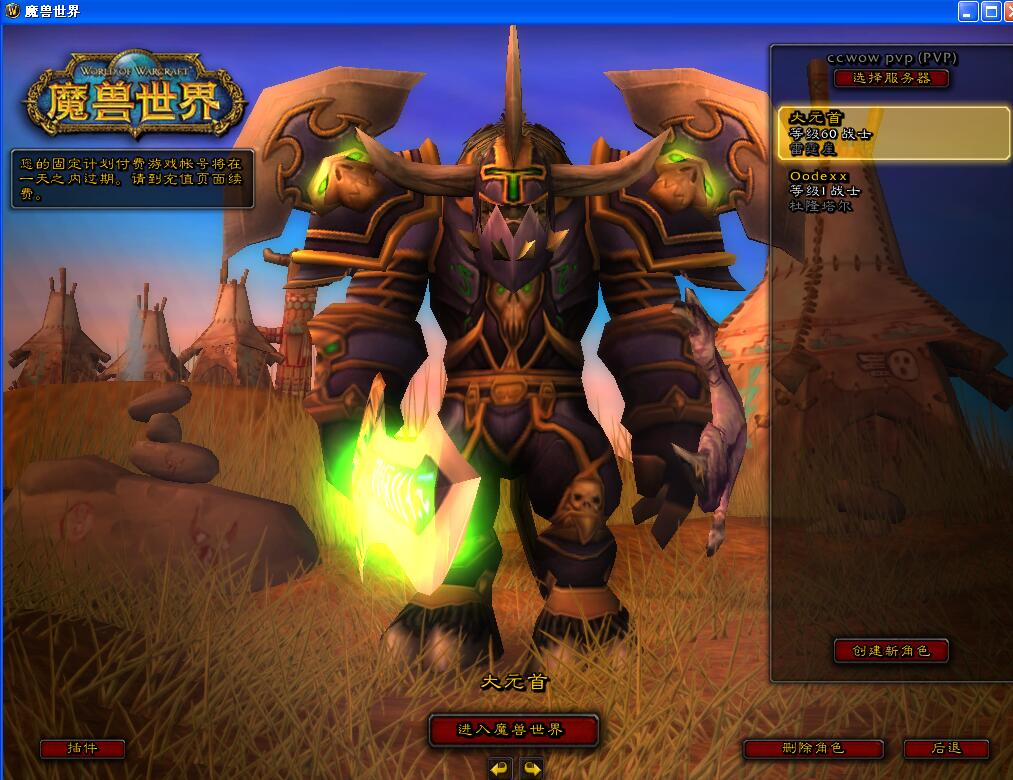The width and height of the screenshot is (1013, 780).
Task: Rotate character with the right arrow
Action: [x=532, y=769]
